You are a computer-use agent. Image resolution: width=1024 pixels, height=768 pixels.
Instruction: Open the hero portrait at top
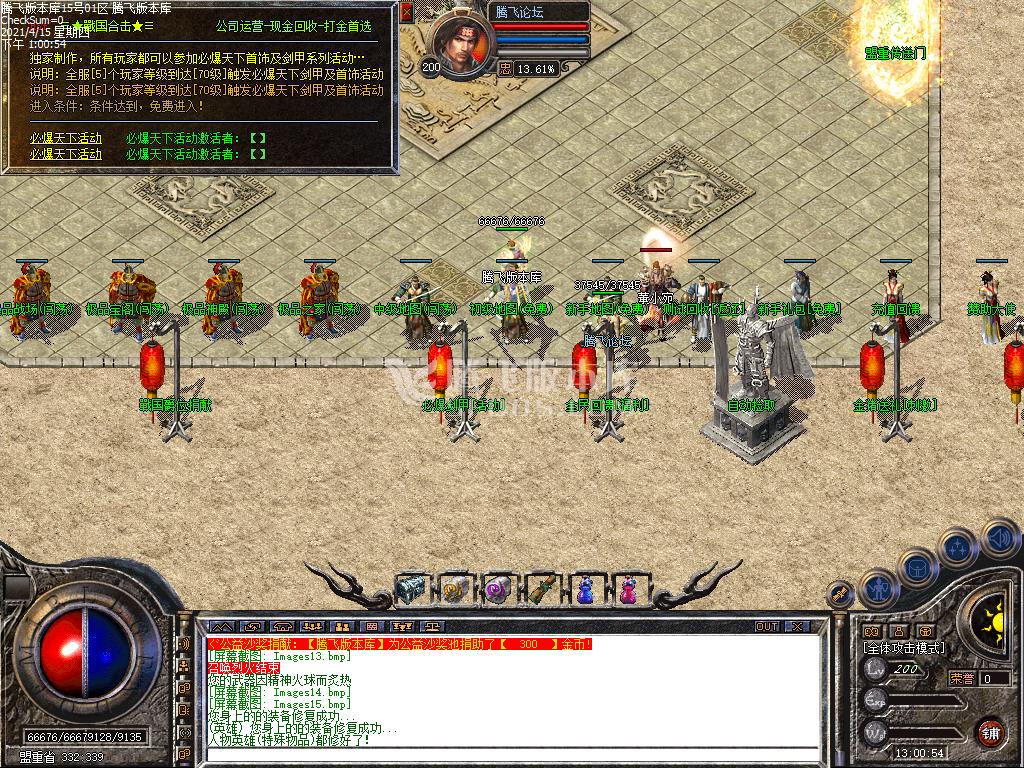[462, 45]
